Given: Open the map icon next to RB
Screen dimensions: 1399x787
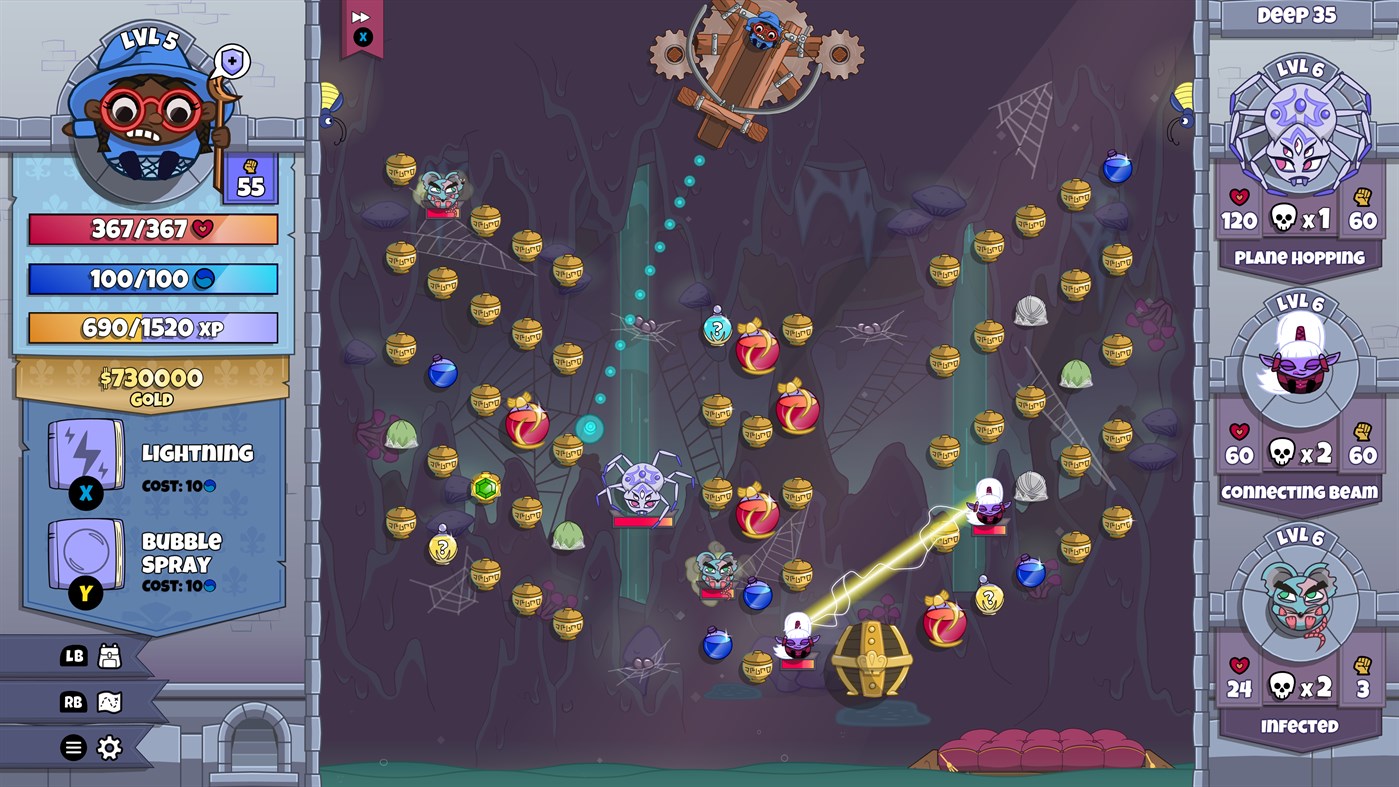Looking at the screenshot, I should pos(110,702).
